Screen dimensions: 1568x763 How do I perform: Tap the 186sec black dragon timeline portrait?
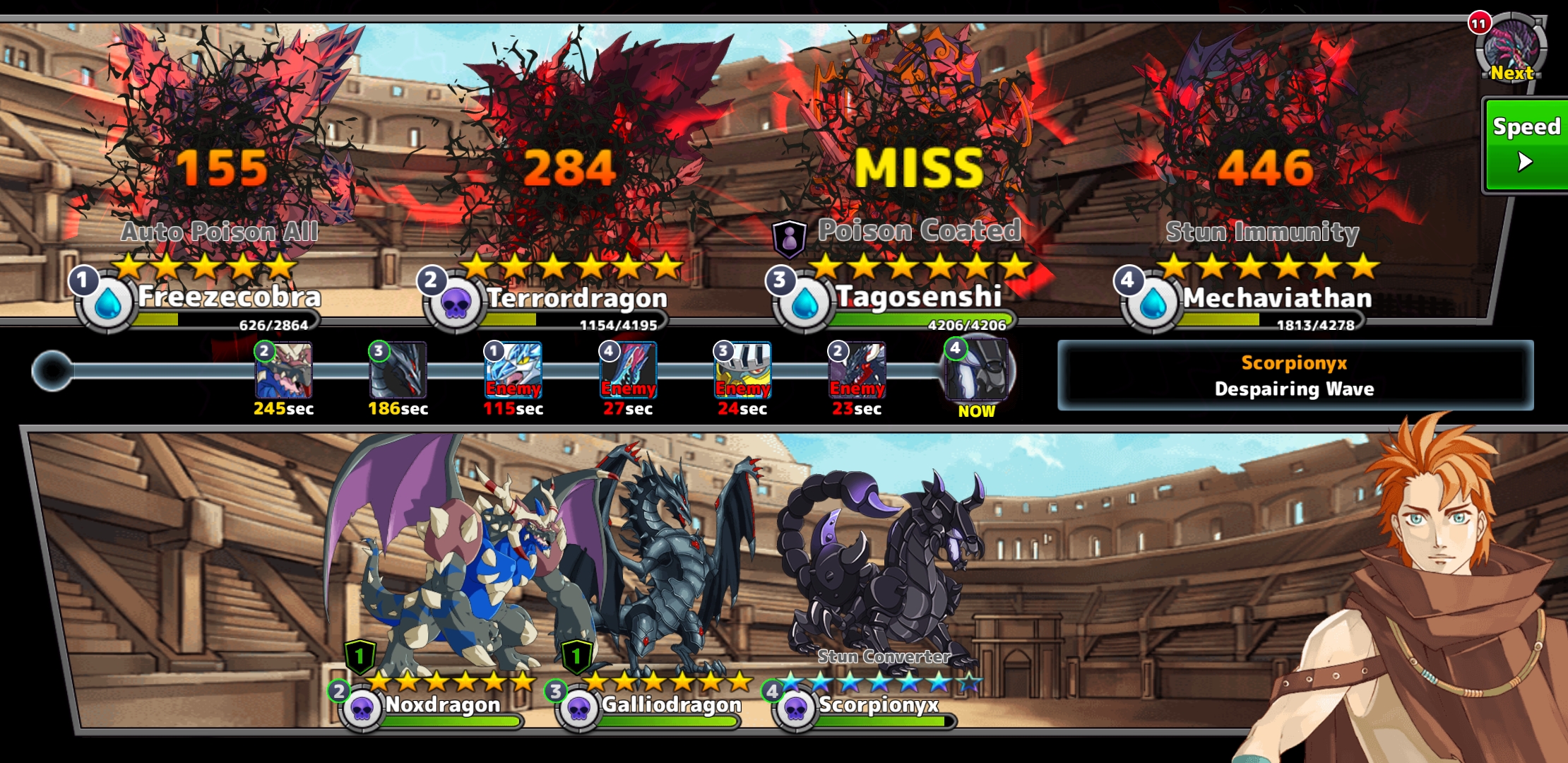tap(398, 371)
